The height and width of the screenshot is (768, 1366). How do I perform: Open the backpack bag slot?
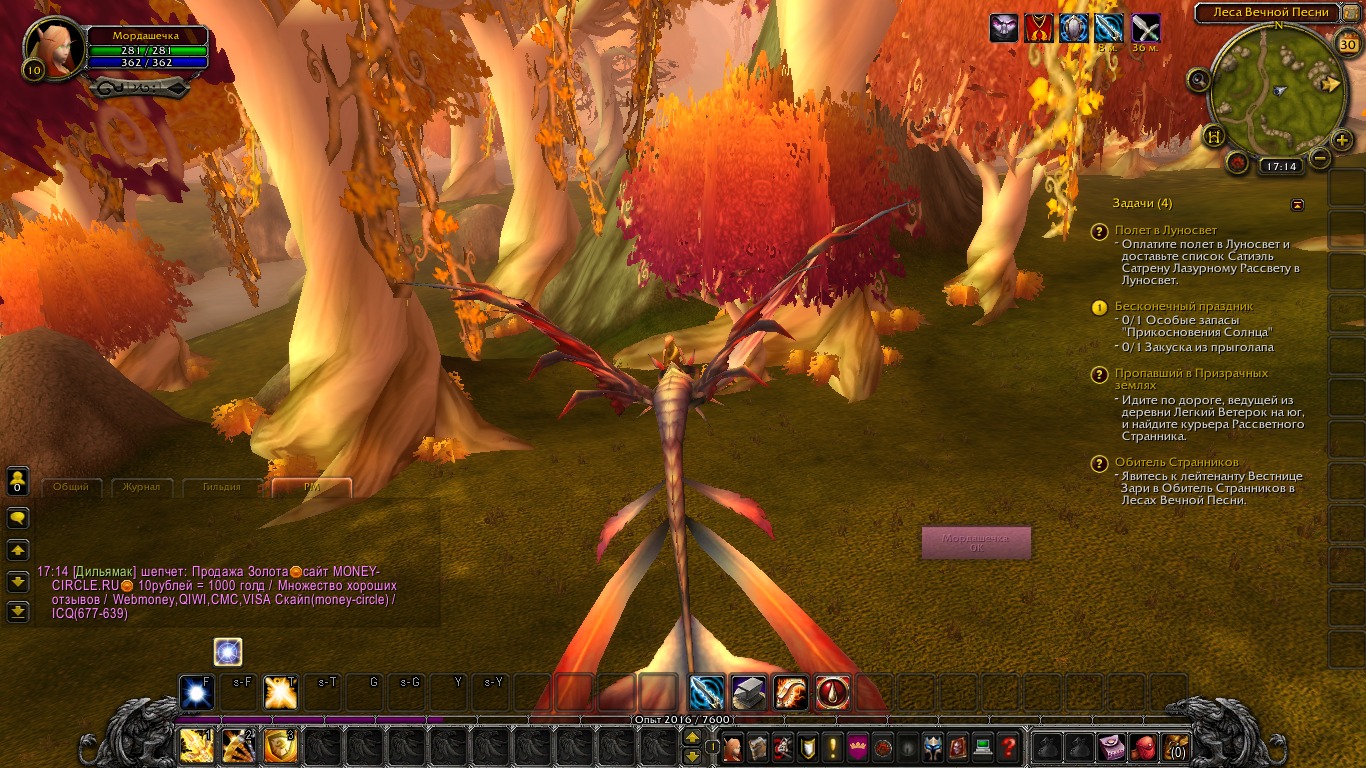coord(1173,747)
